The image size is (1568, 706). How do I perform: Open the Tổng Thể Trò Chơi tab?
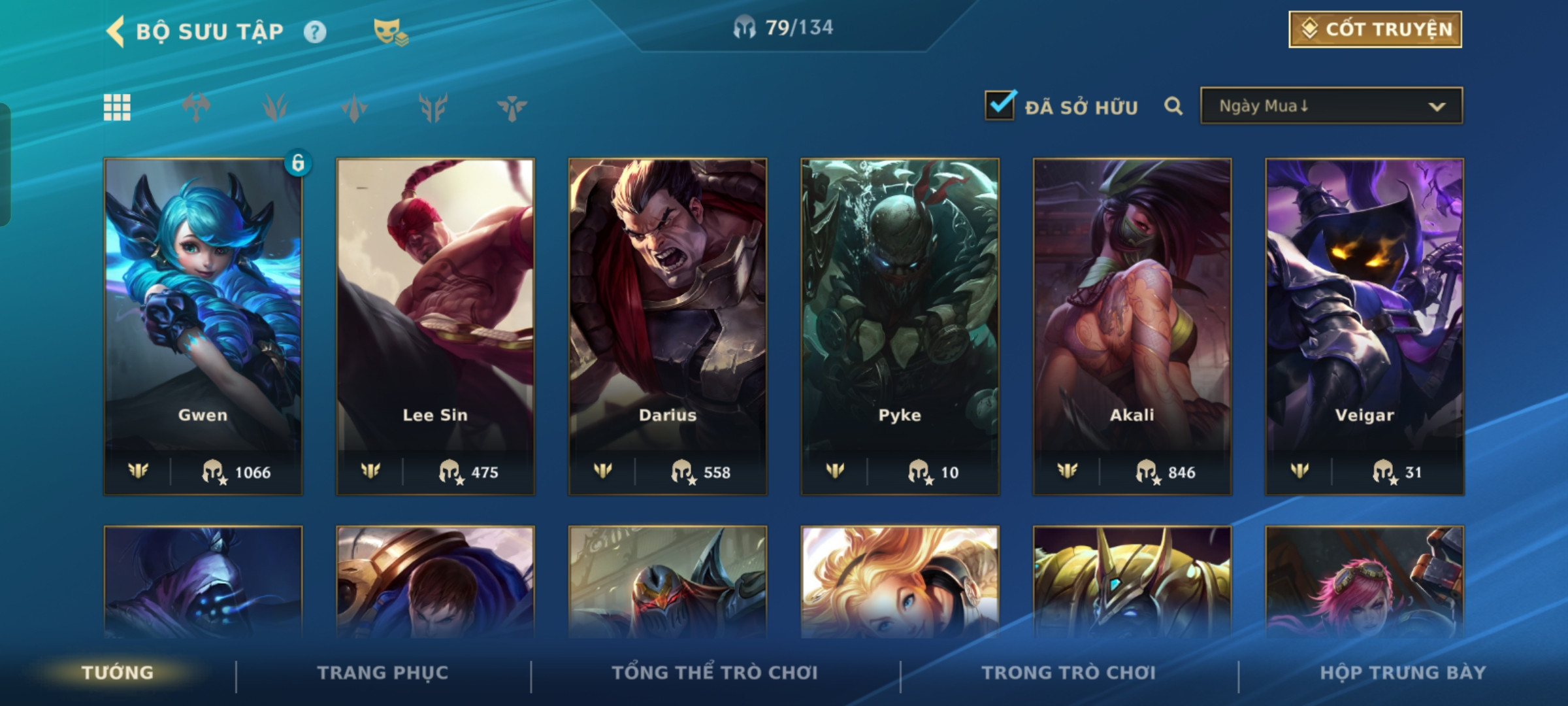715,673
